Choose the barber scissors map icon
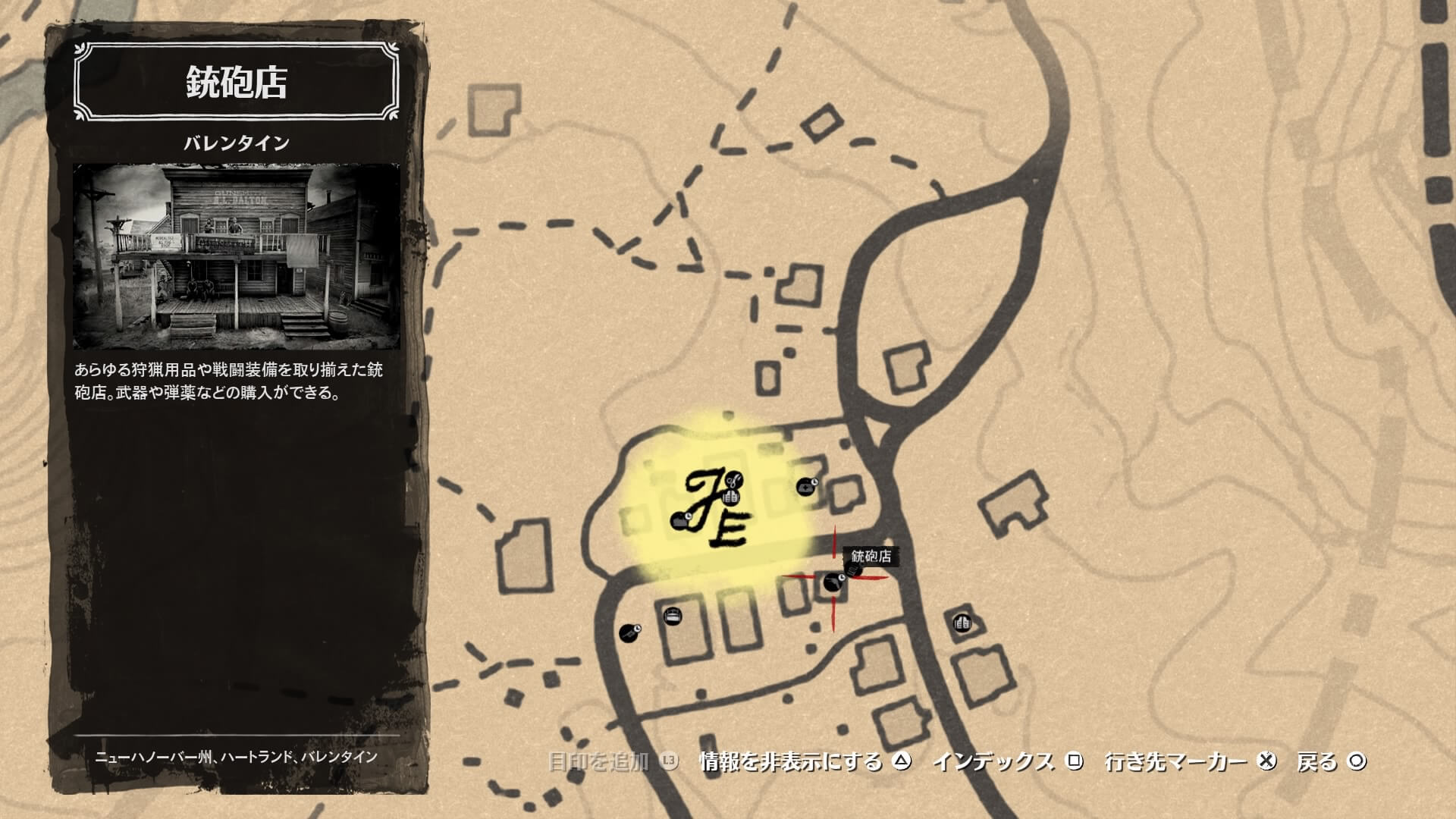The image size is (1456, 819). point(733,479)
